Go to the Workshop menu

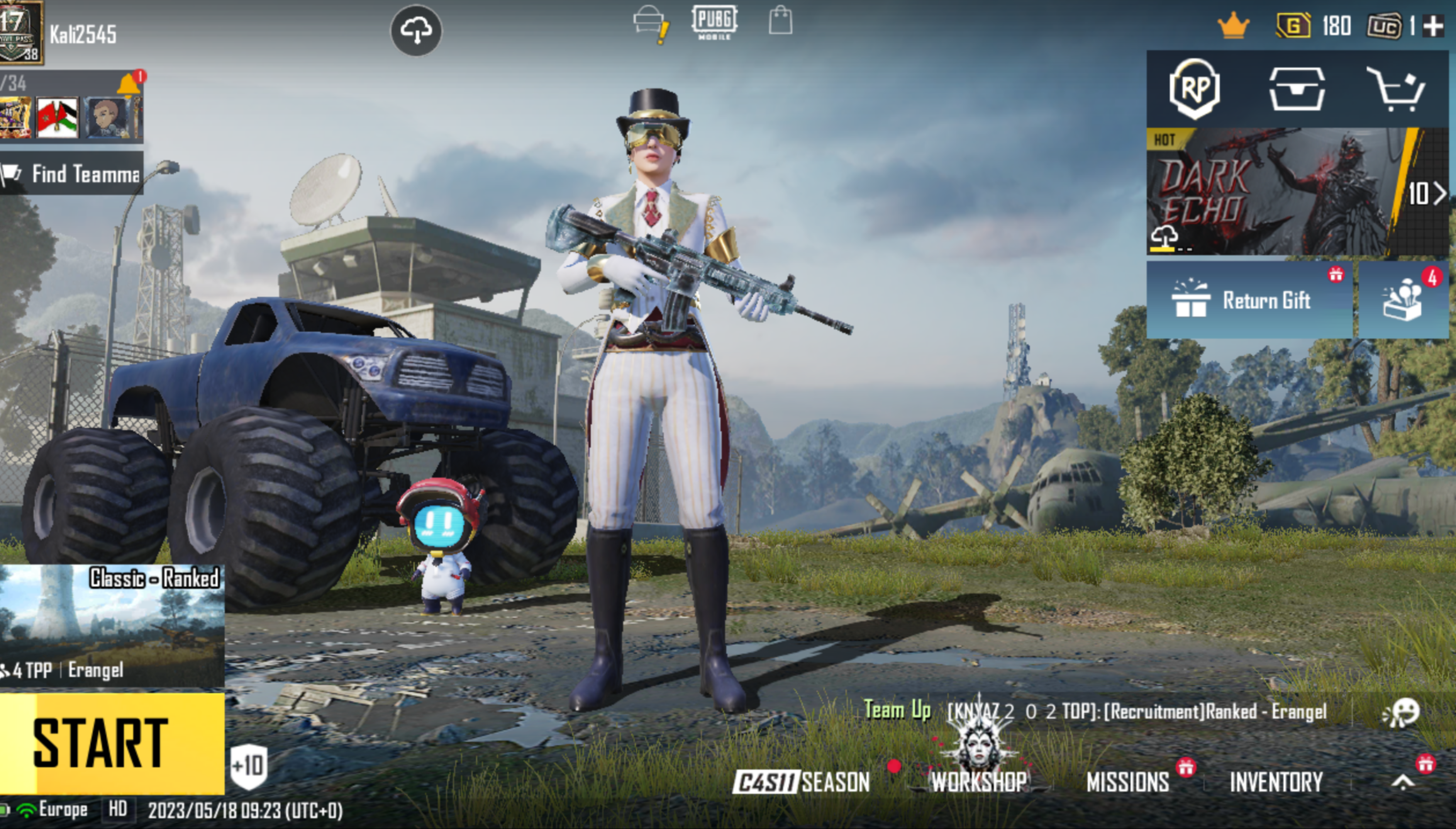point(979,782)
